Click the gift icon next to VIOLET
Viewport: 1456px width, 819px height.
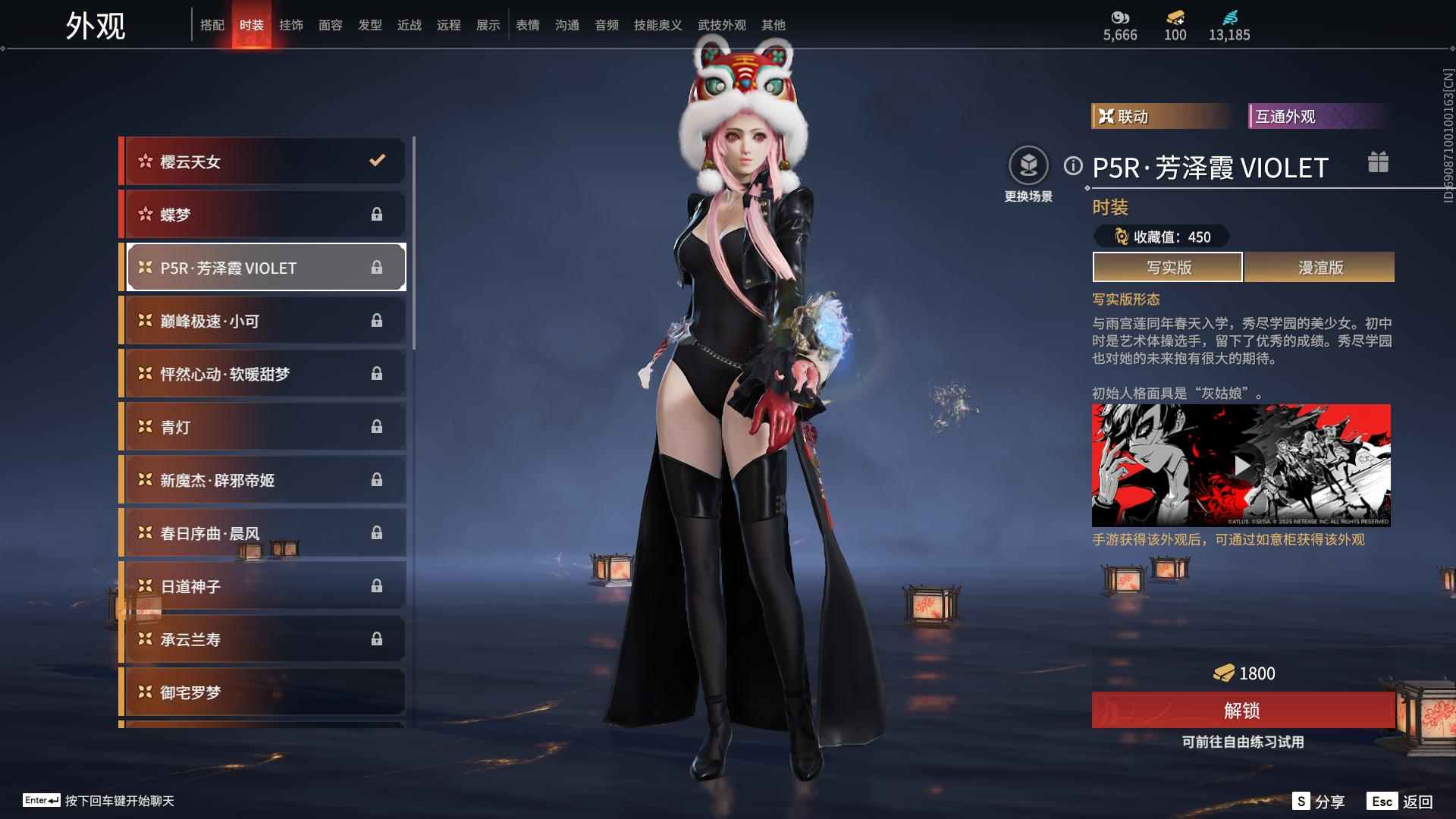pyautogui.click(x=1378, y=162)
